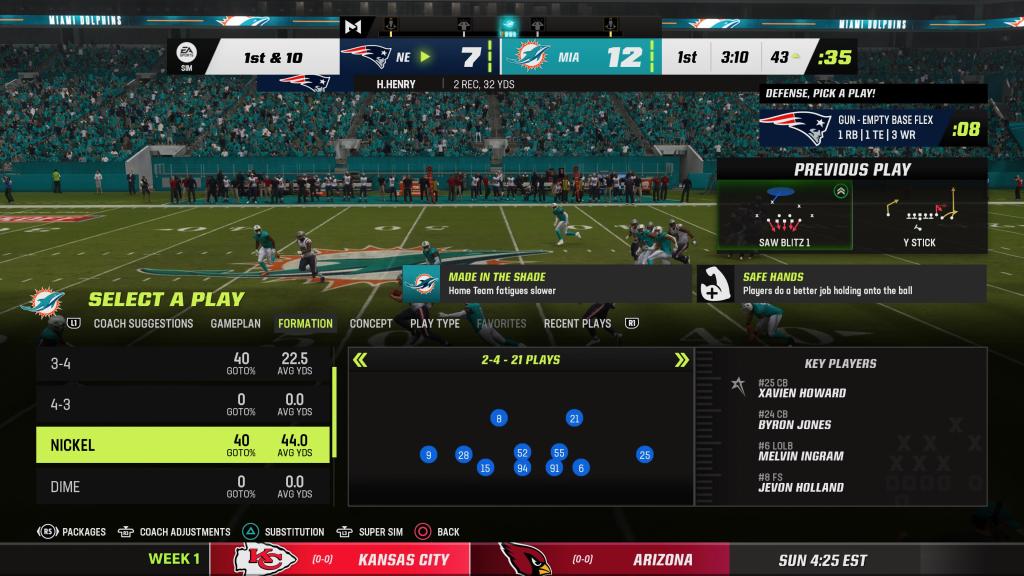Select the Formation tab
Image resolution: width=1024 pixels, height=576 pixels.
pos(305,324)
